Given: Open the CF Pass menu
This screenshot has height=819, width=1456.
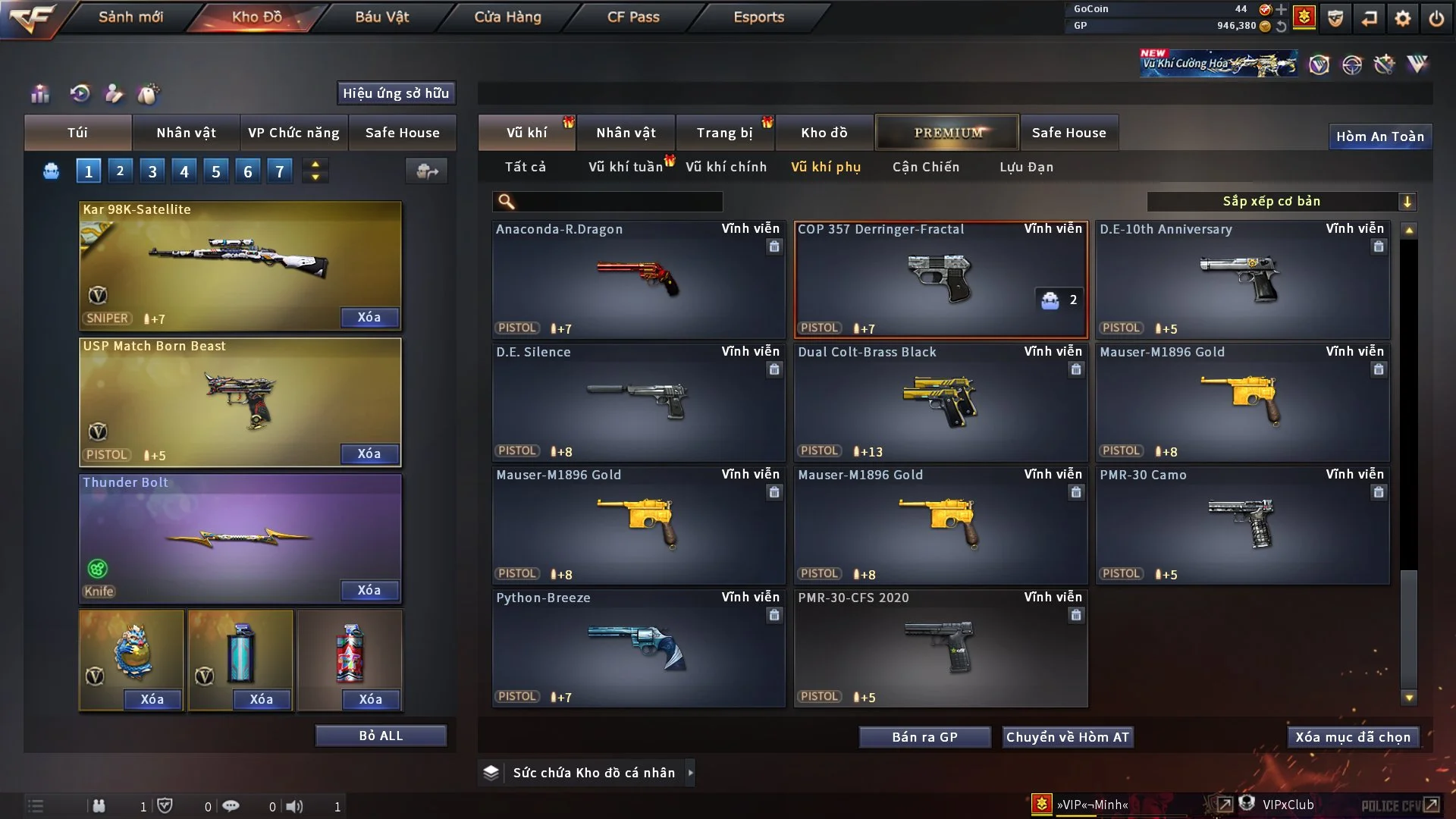Looking at the screenshot, I should 633,17.
